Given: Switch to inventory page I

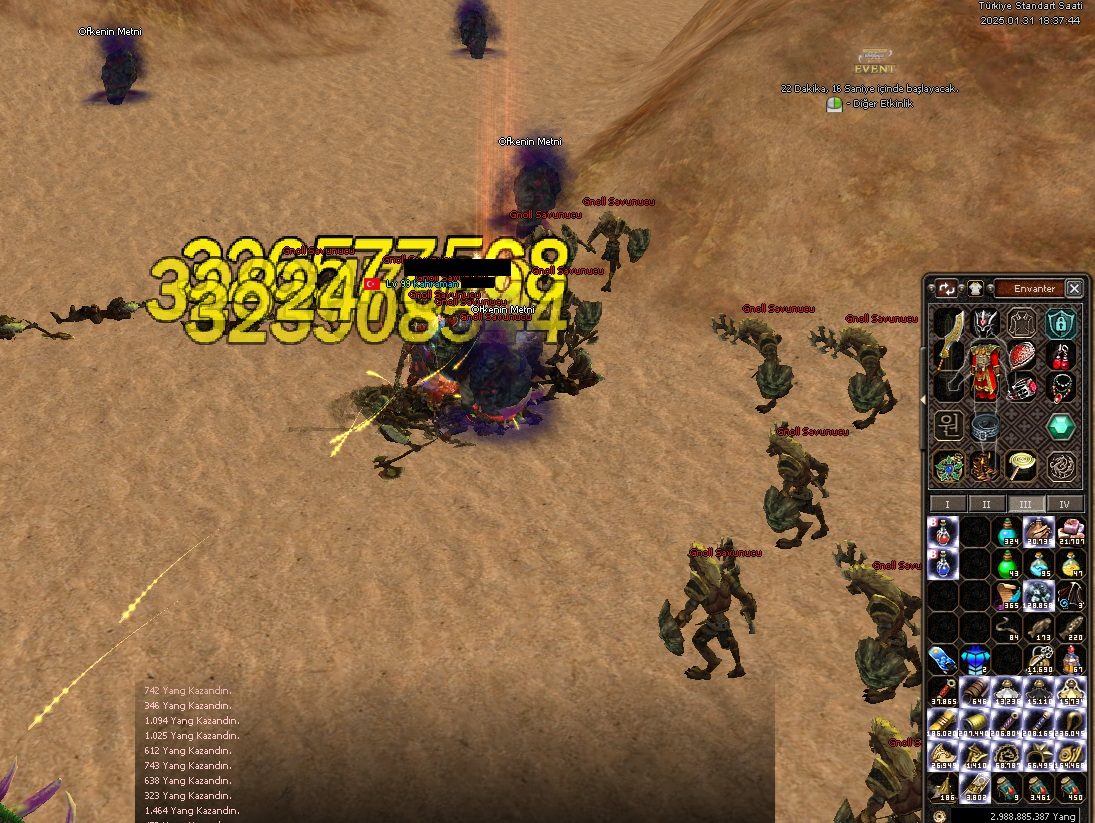Looking at the screenshot, I should point(947,504).
